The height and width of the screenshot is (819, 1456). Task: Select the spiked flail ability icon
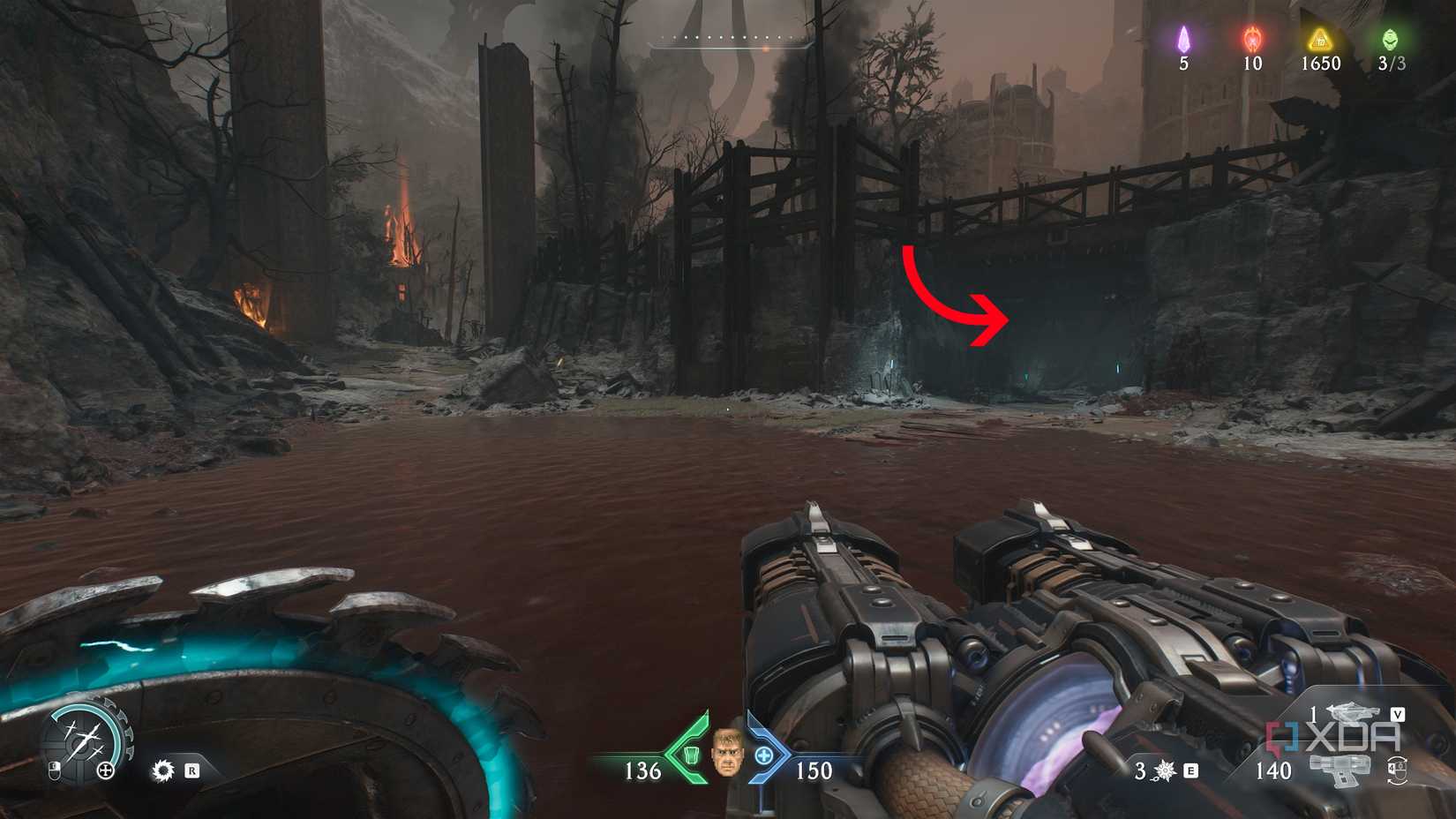[1166, 770]
